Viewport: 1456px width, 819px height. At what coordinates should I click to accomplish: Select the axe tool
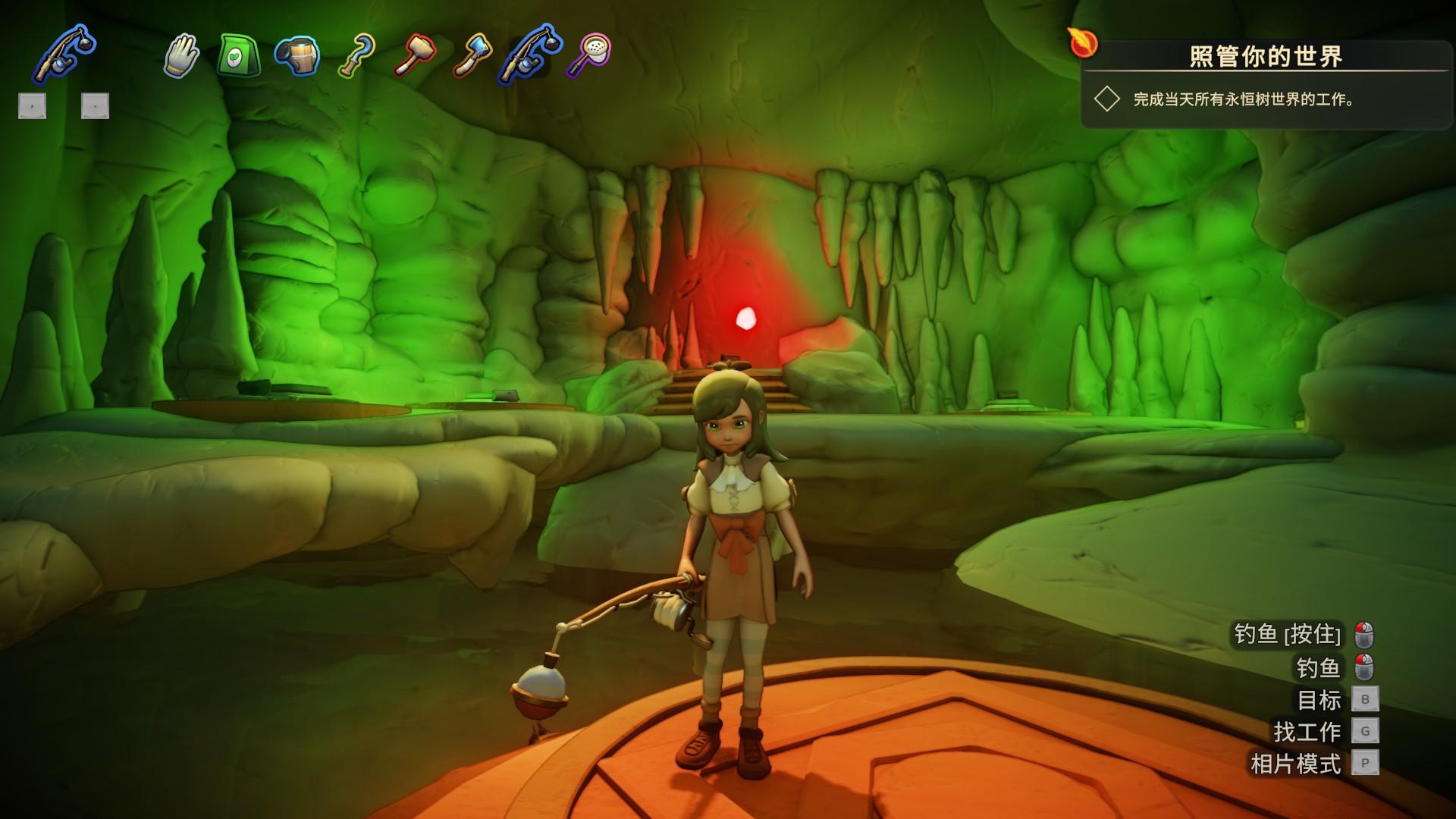pos(472,56)
